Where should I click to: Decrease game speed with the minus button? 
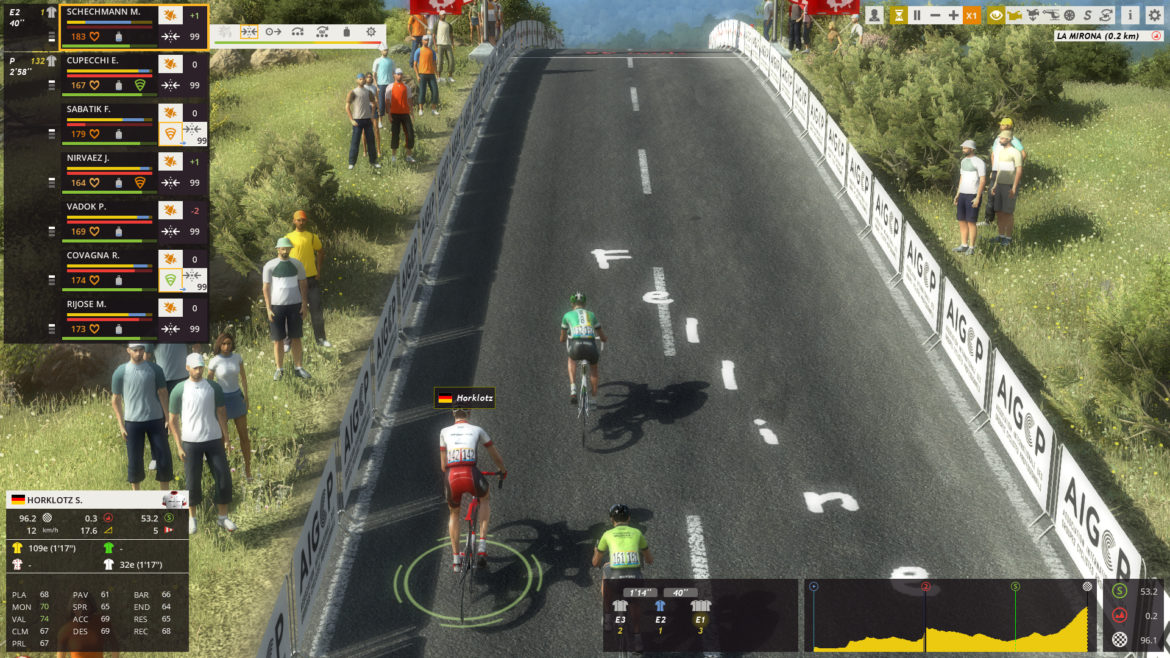click(x=935, y=15)
